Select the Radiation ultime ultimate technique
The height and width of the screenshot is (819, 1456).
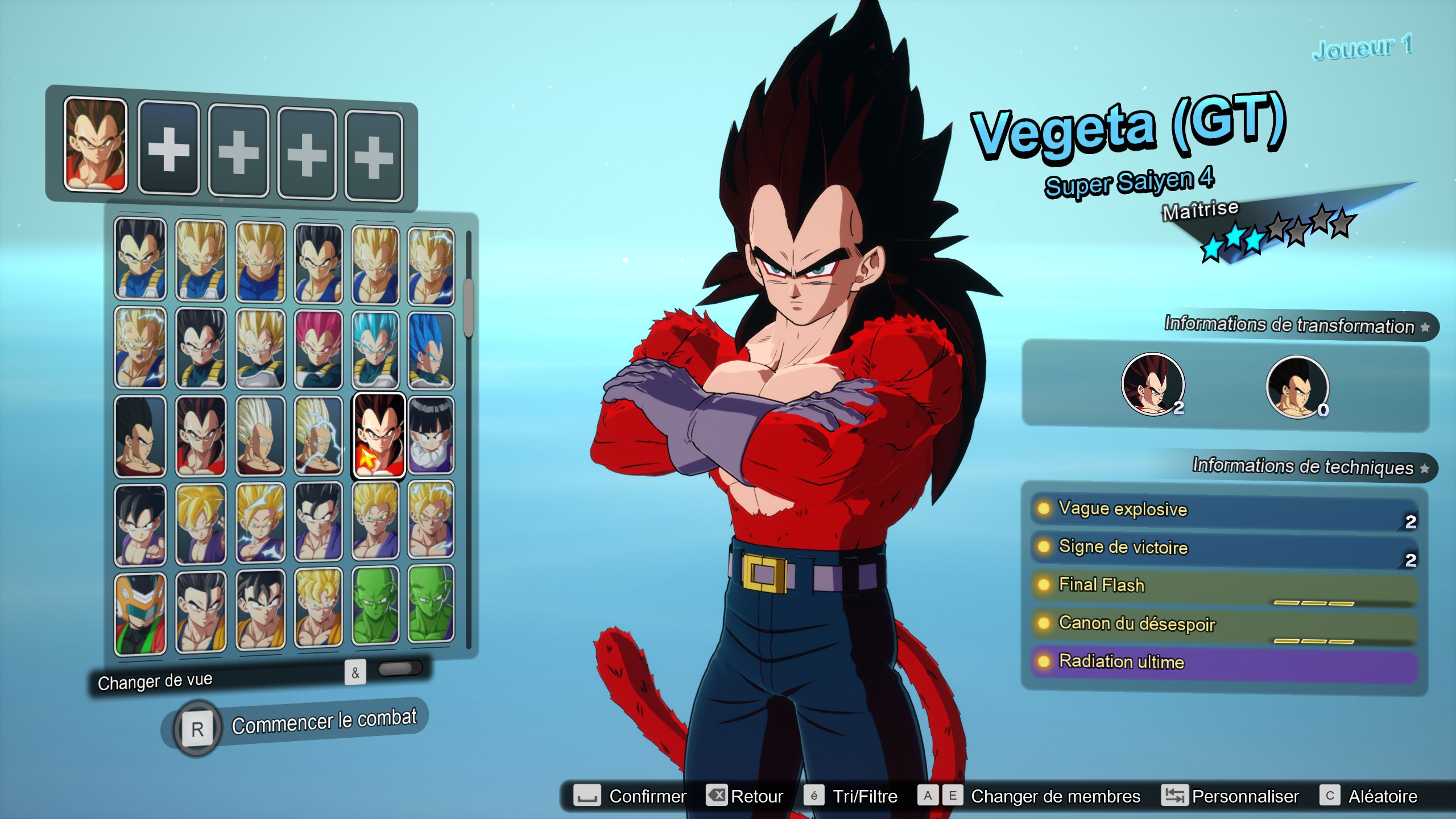point(1223,663)
